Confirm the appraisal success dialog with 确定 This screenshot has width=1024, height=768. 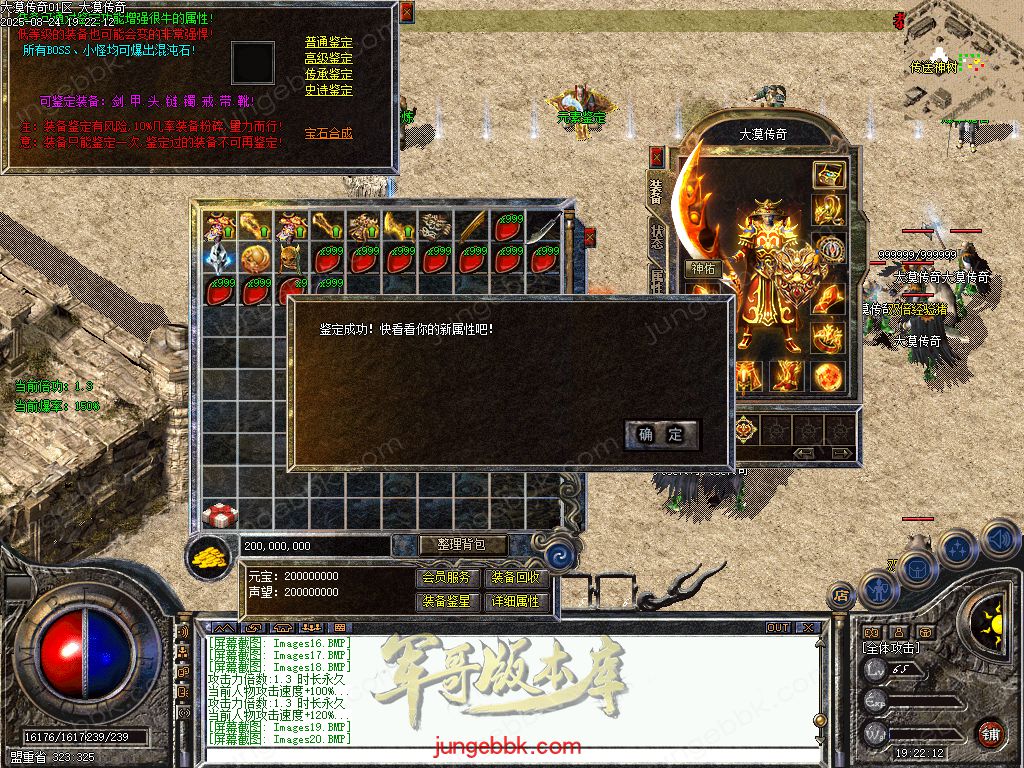coord(662,434)
